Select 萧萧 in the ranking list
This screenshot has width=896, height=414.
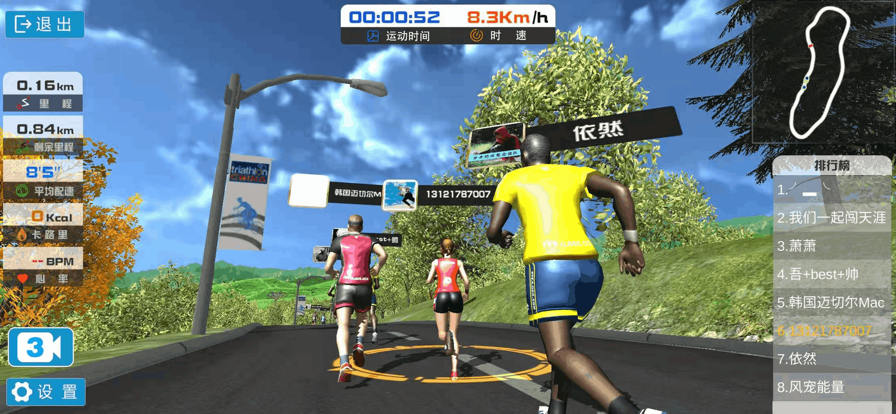831,245
